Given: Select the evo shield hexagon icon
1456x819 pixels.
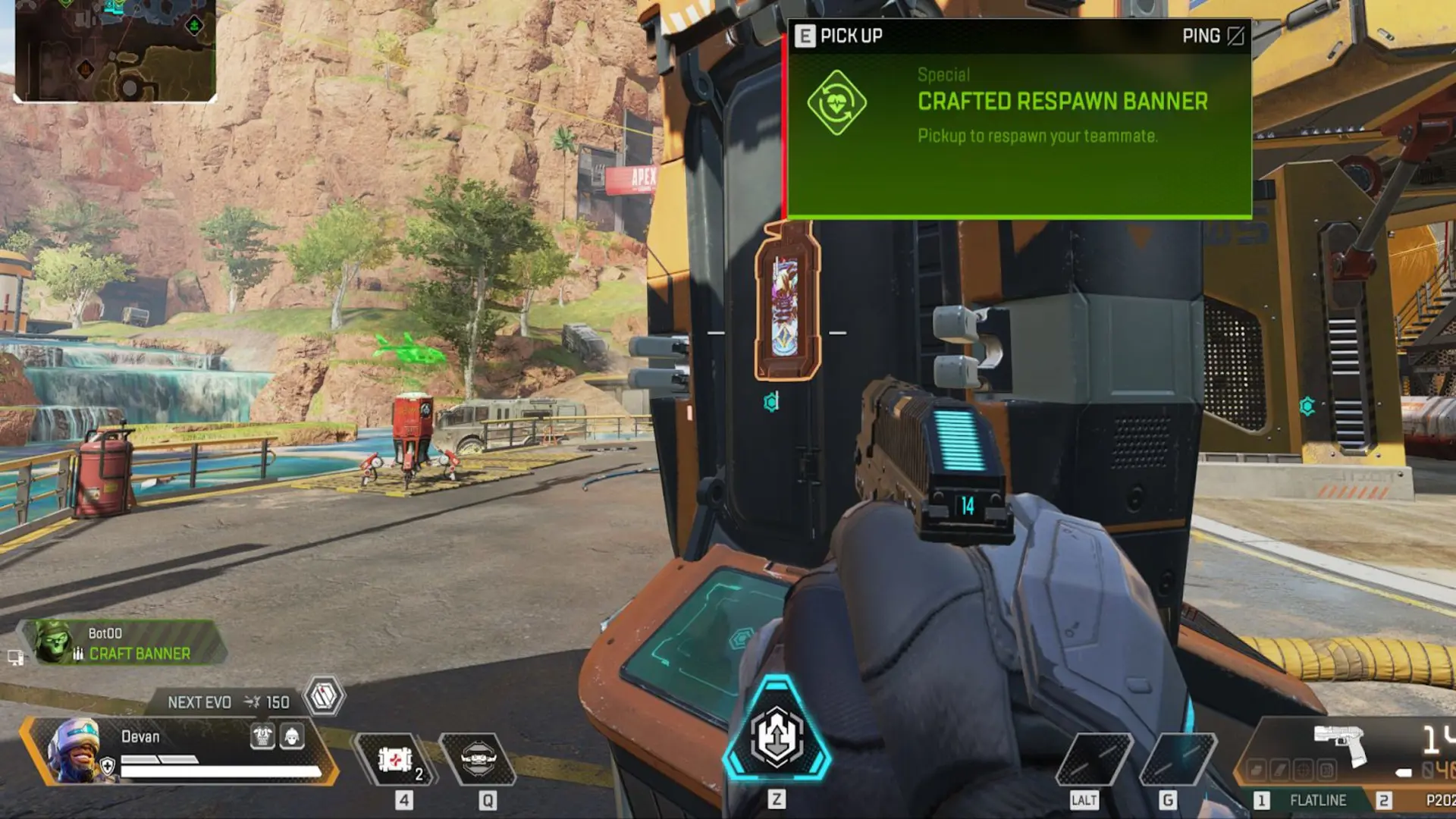Looking at the screenshot, I should pyautogui.click(x=324, y=695).
